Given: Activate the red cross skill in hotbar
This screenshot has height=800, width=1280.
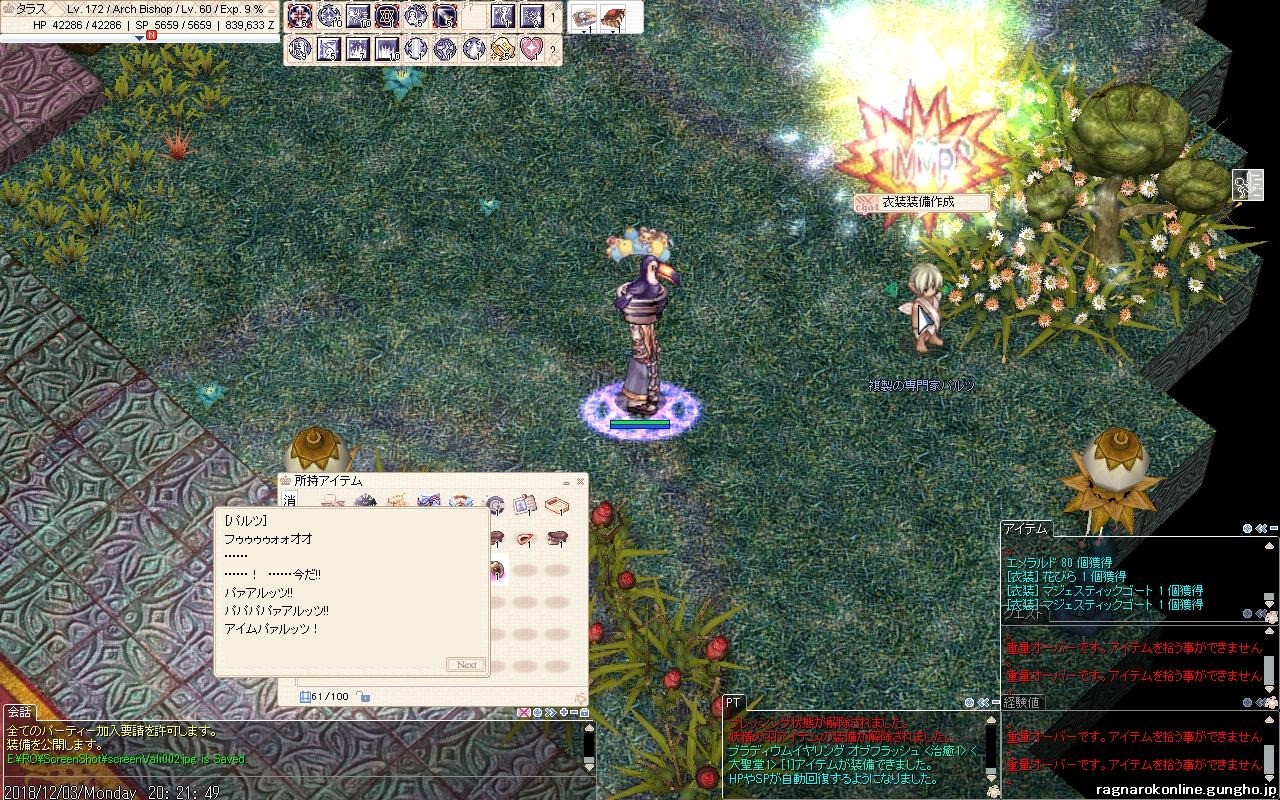Looking at the screenshot, I should [x=299, y=16].
